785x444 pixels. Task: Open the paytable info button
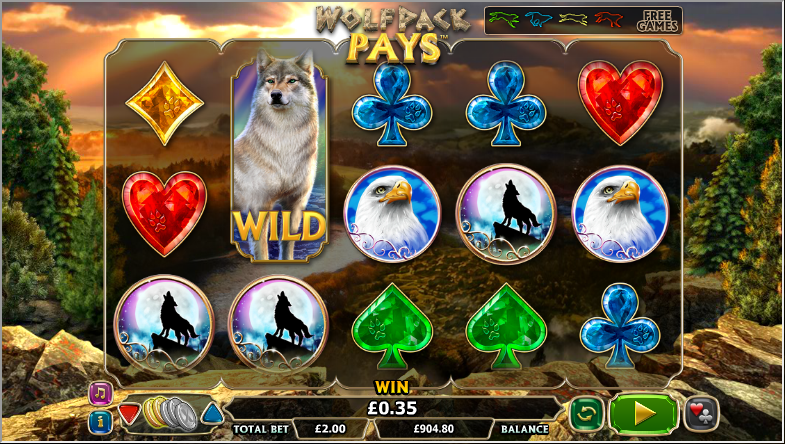click(x=99, y=421)
